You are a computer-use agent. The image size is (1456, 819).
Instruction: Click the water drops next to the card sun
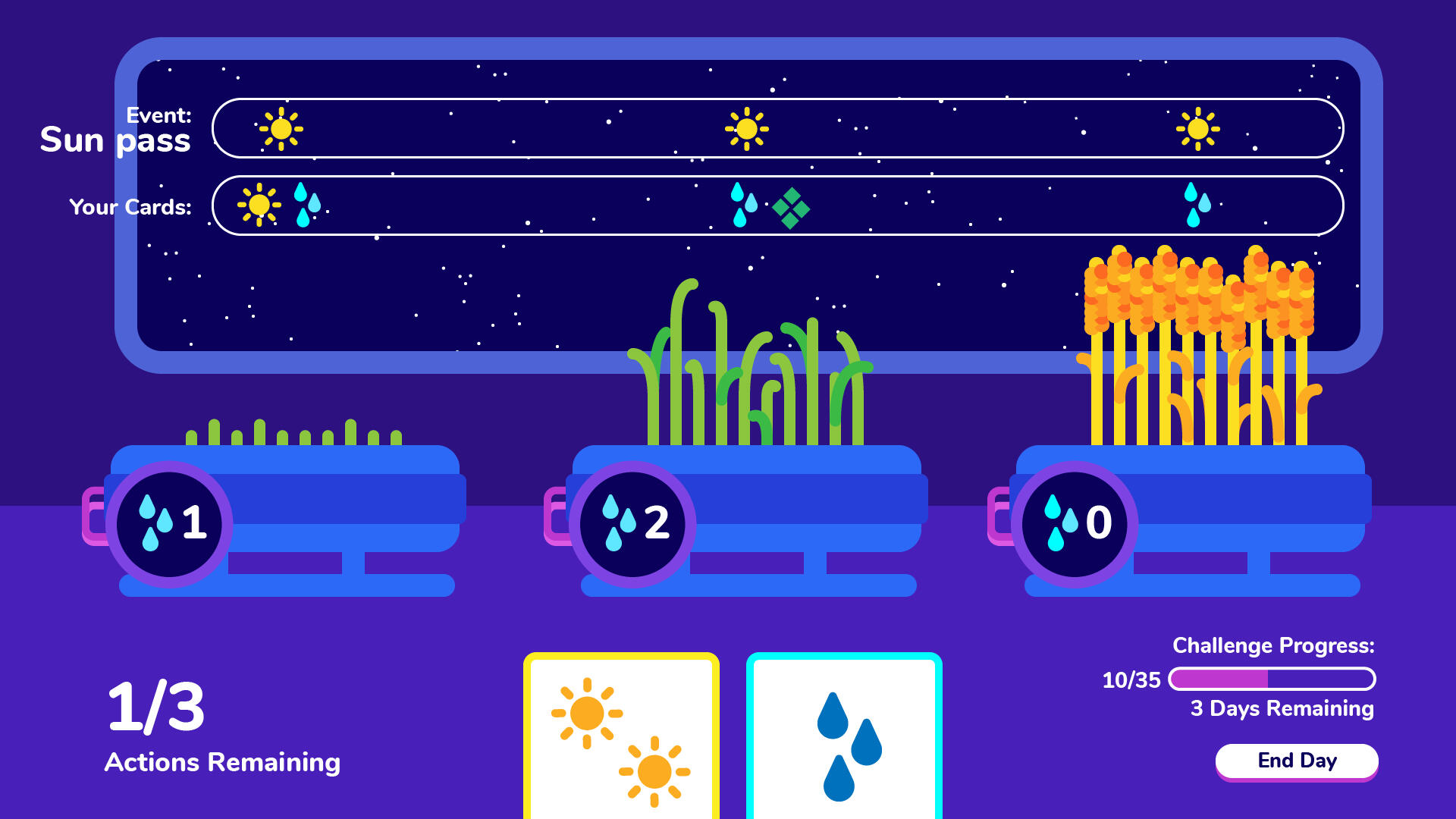(306, 205)
